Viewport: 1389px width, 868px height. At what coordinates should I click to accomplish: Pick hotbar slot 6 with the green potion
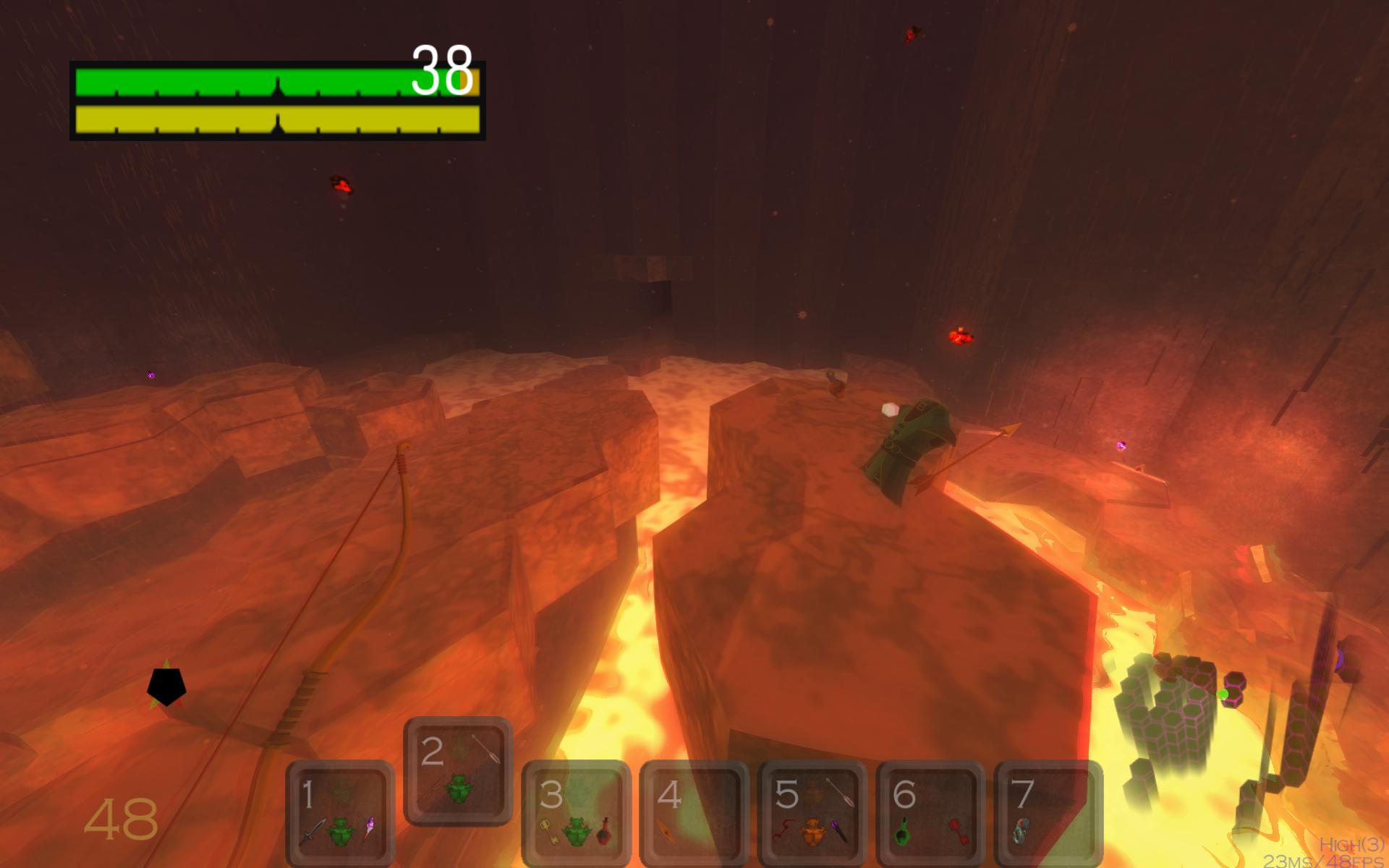point(930,813)
